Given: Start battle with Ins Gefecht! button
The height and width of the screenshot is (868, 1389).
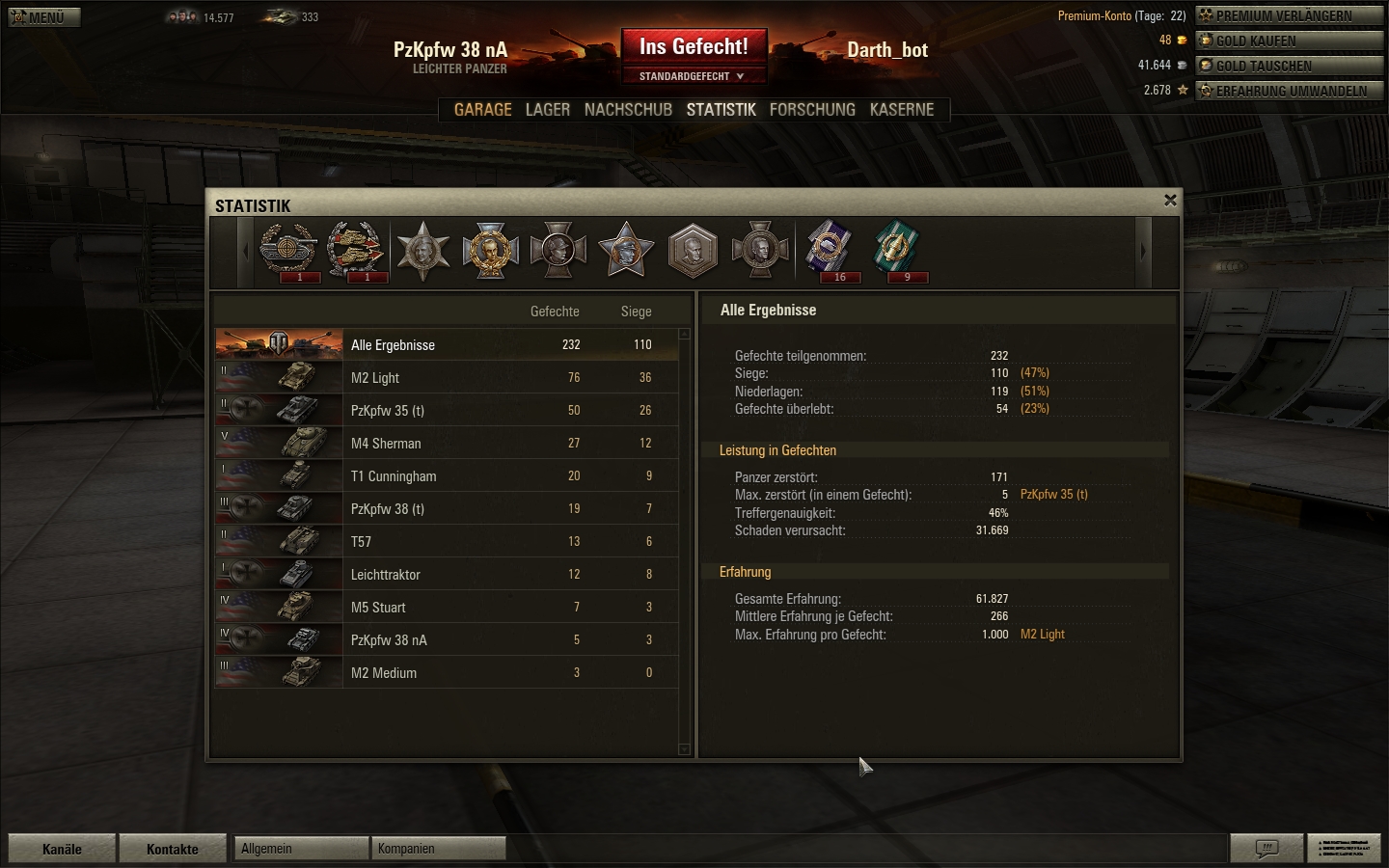Looking at the screenshot, I should [694, 46].
